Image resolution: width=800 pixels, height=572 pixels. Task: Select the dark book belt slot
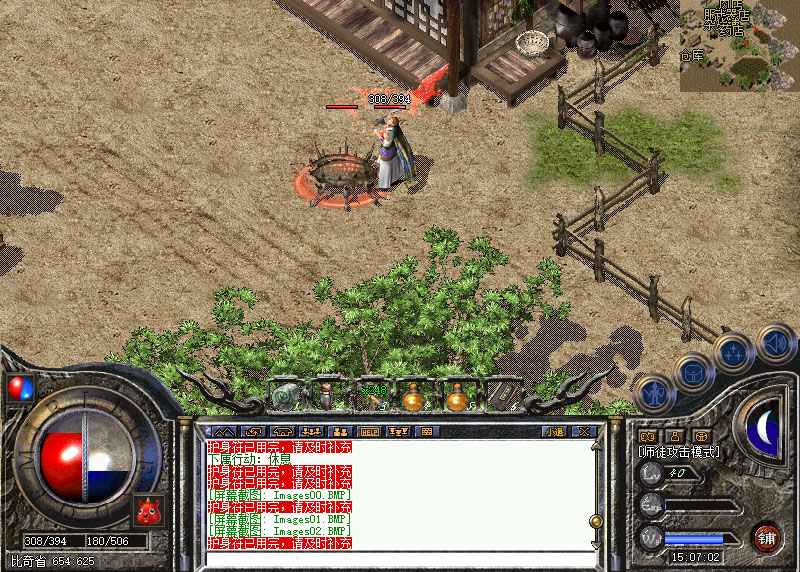[501, 397]
